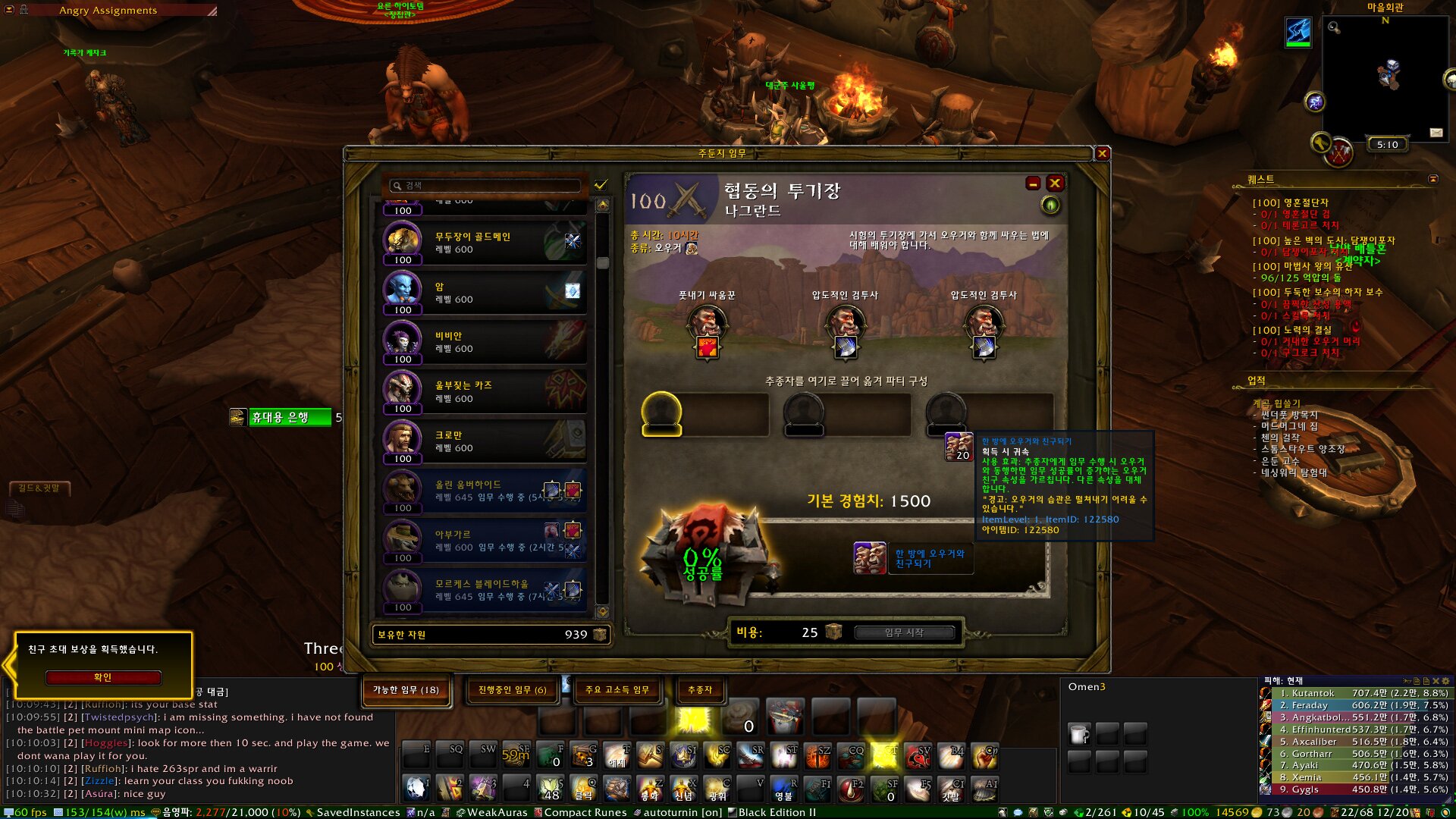
Task: Choose follower 울부짖는 카즈
Action: pyautogui.click(x=485, y=392)
